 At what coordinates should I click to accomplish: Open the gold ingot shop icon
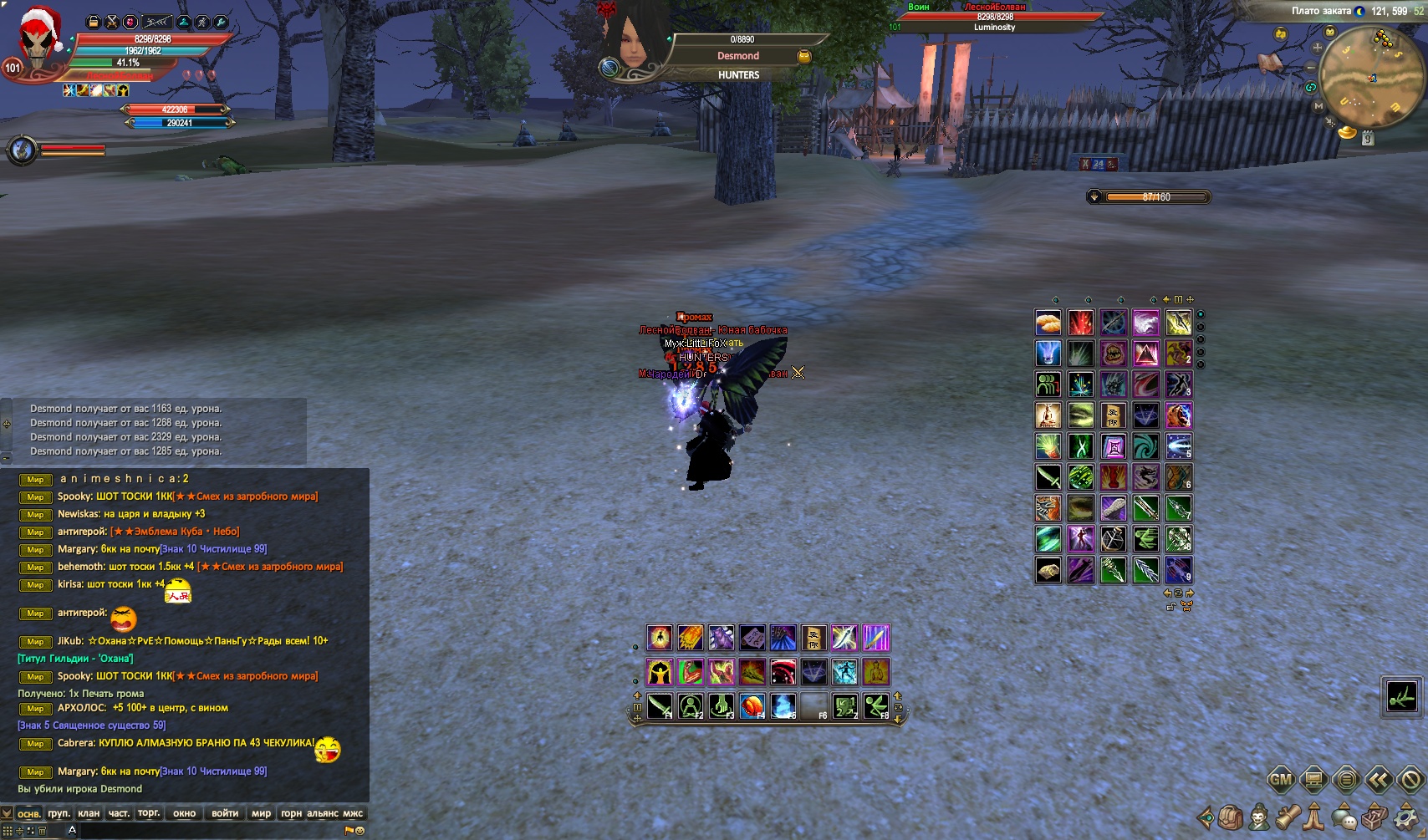pyautogui.click(x=1347, y=132)
